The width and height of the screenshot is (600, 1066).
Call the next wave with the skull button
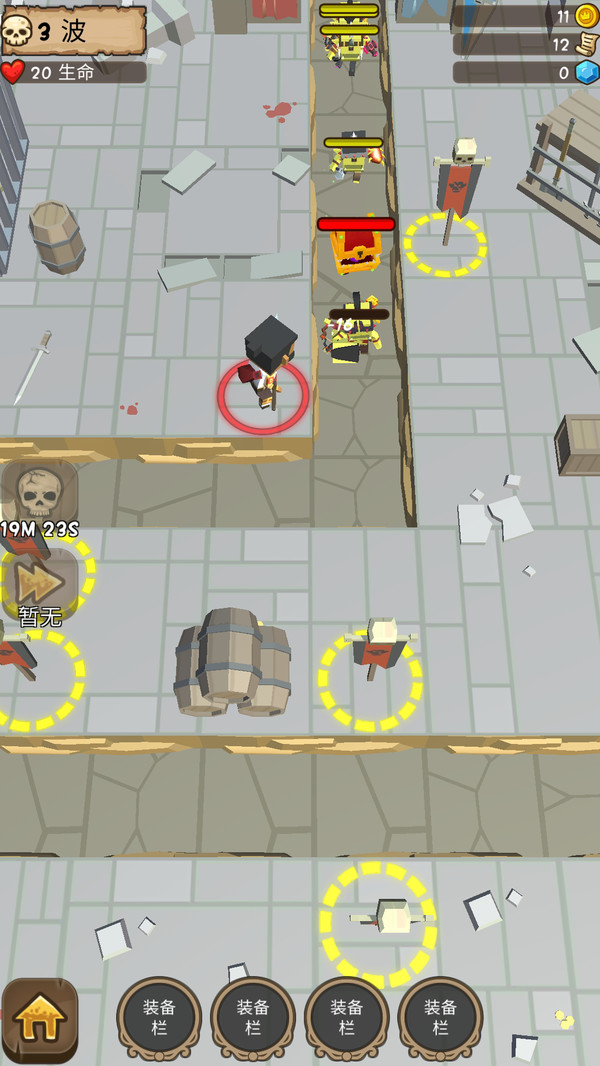[x=40, y=491]
